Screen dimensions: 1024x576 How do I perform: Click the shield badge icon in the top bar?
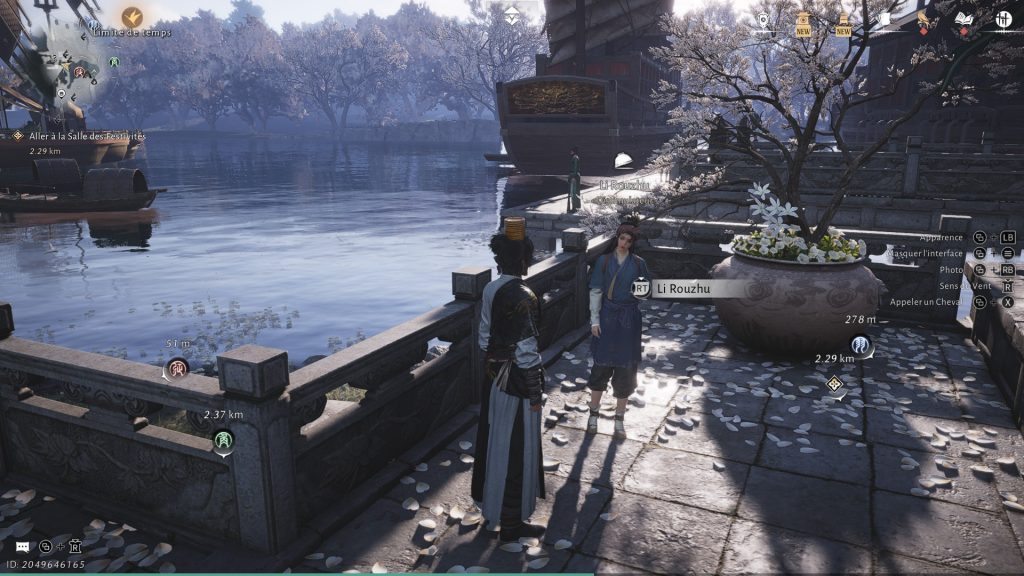tap(763, 20)
